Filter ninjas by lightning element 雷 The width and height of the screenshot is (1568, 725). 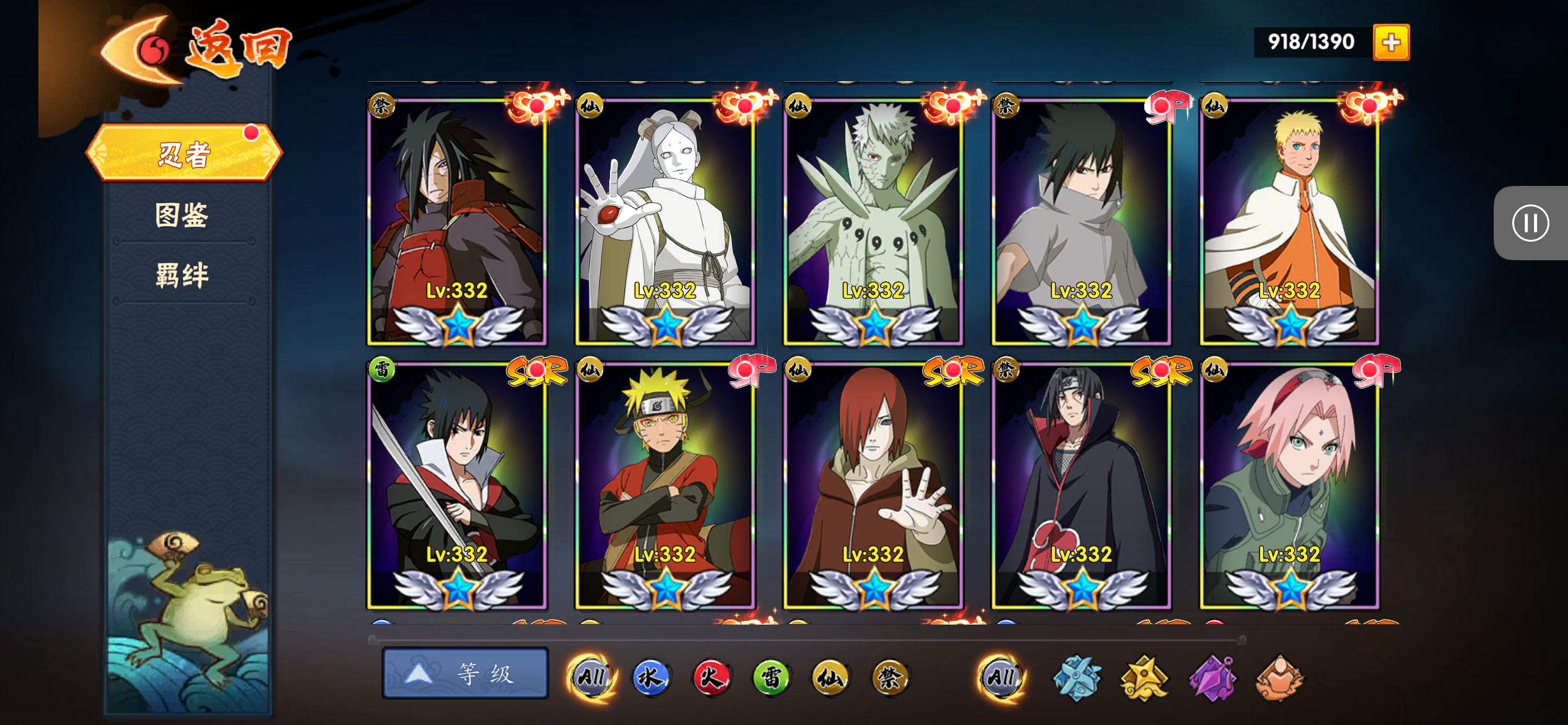[x=771, y=677]
